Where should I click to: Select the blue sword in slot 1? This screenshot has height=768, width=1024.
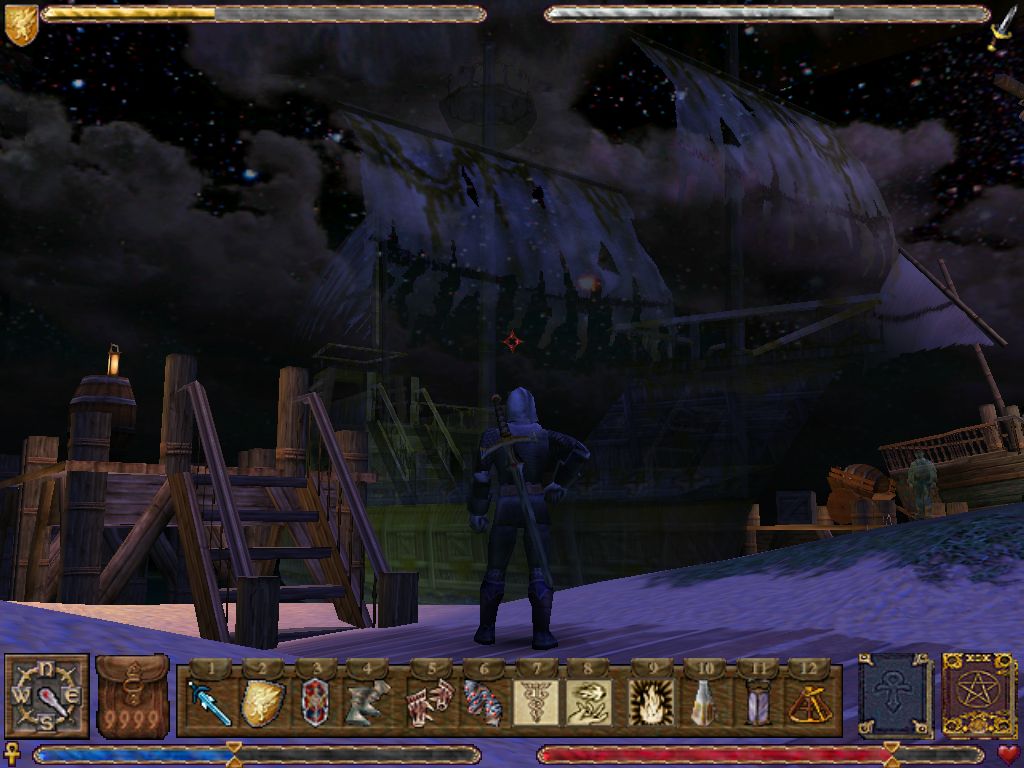[x=210, y=703]
